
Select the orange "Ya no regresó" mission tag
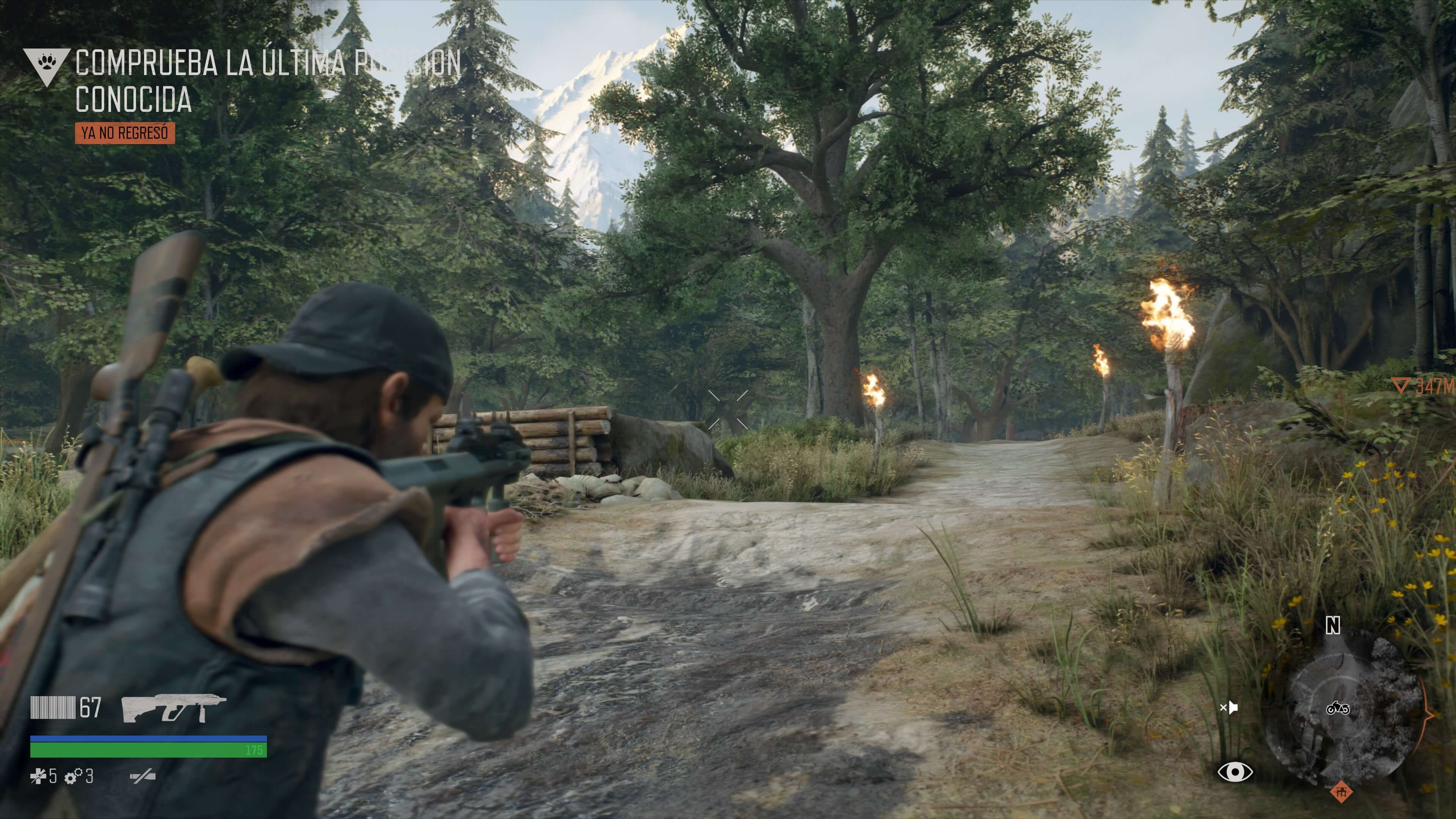click(125, 133)
